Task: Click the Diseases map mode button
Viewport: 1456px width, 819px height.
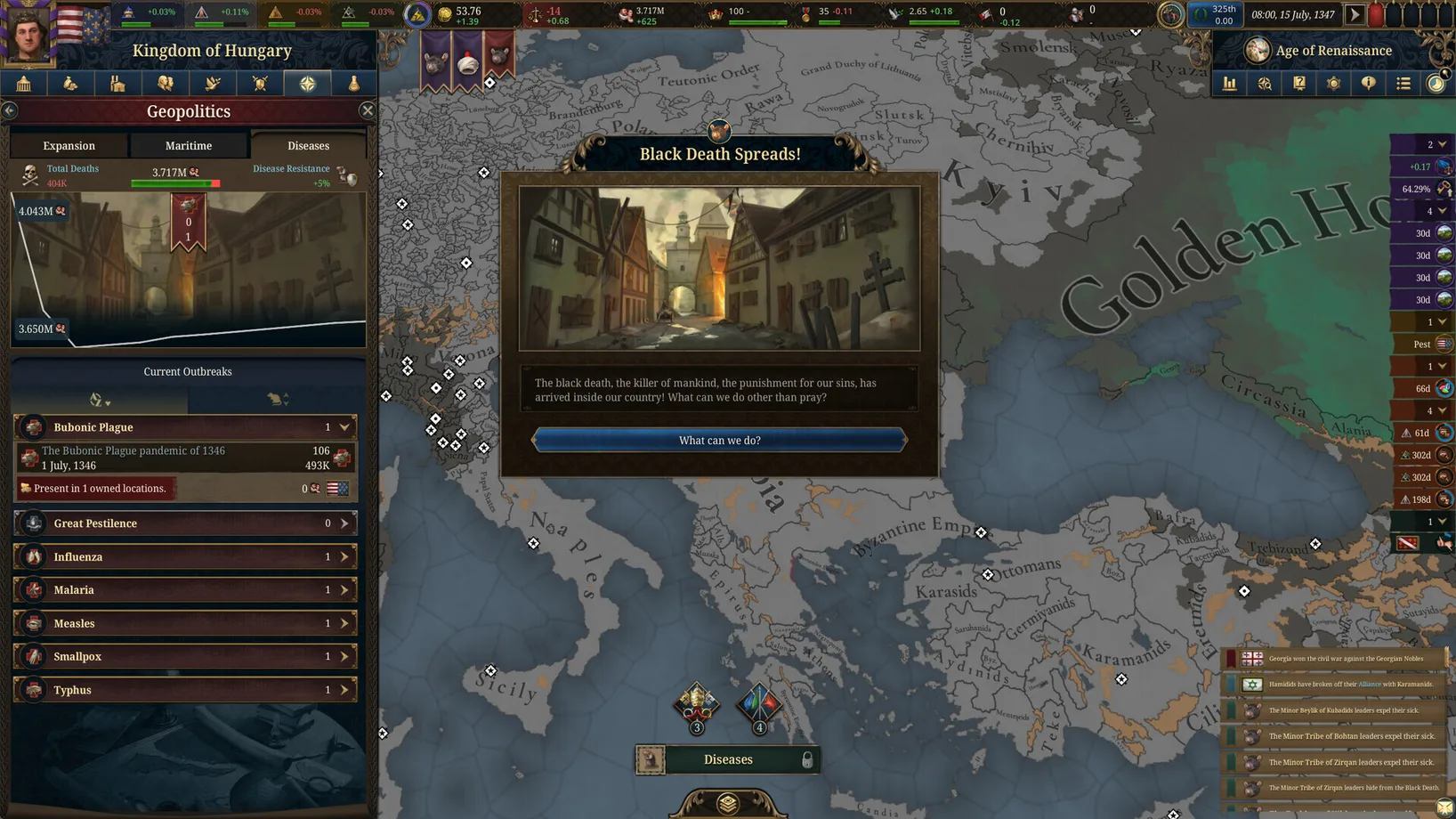Action: point(727,759)
